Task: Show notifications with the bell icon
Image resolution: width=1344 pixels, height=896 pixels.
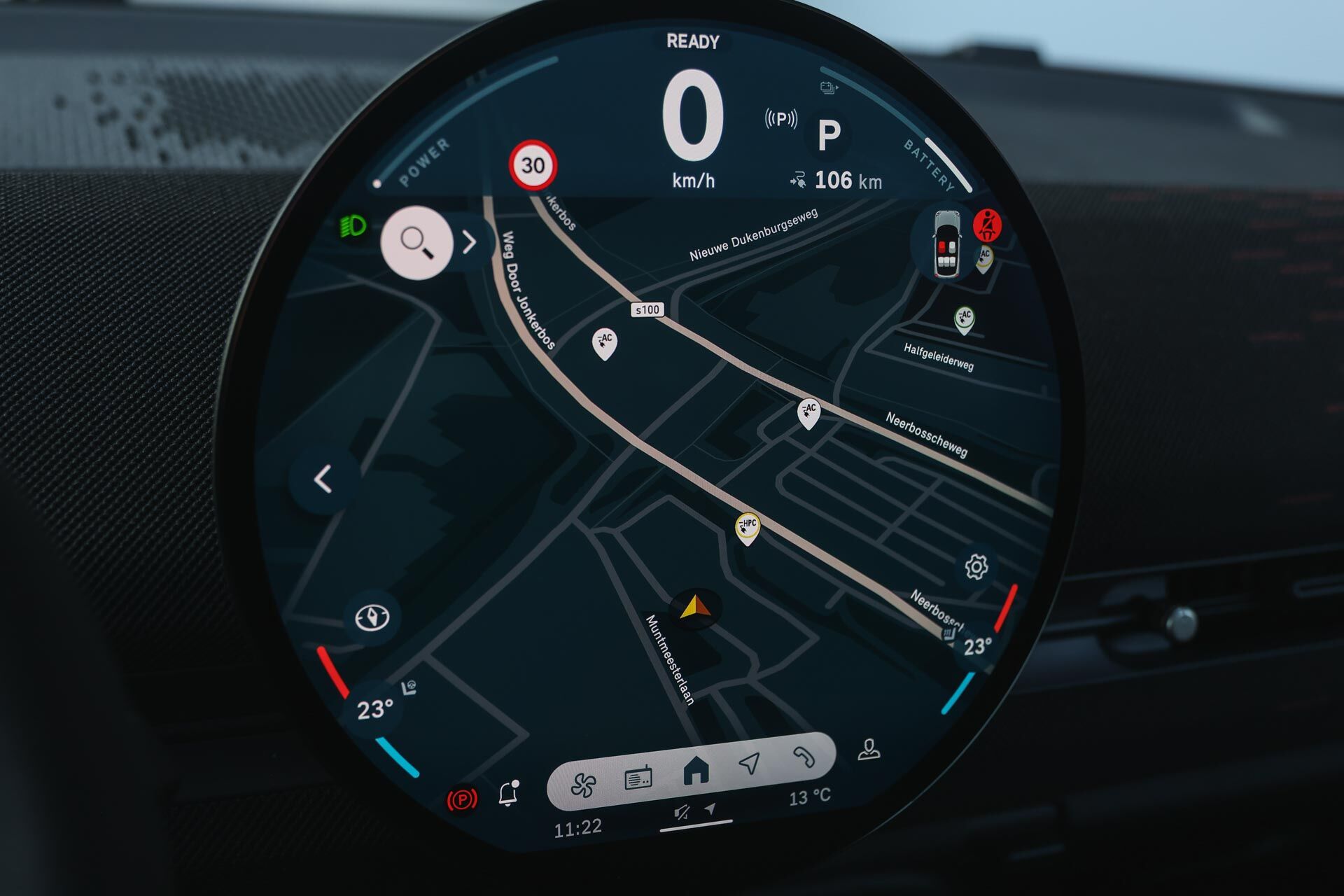Action: (x=509, y=793)
